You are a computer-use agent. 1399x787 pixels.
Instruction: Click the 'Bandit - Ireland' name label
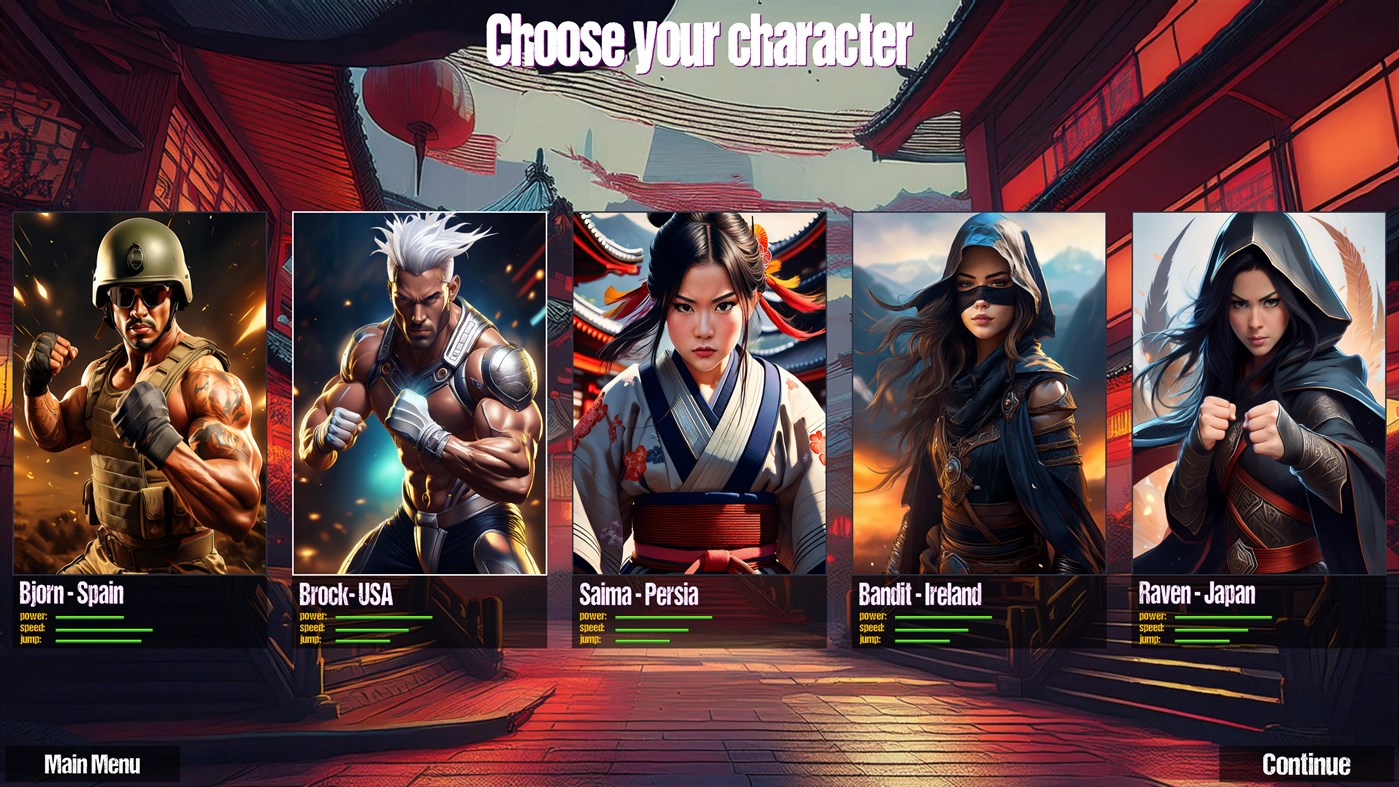[x=922, y=594]
